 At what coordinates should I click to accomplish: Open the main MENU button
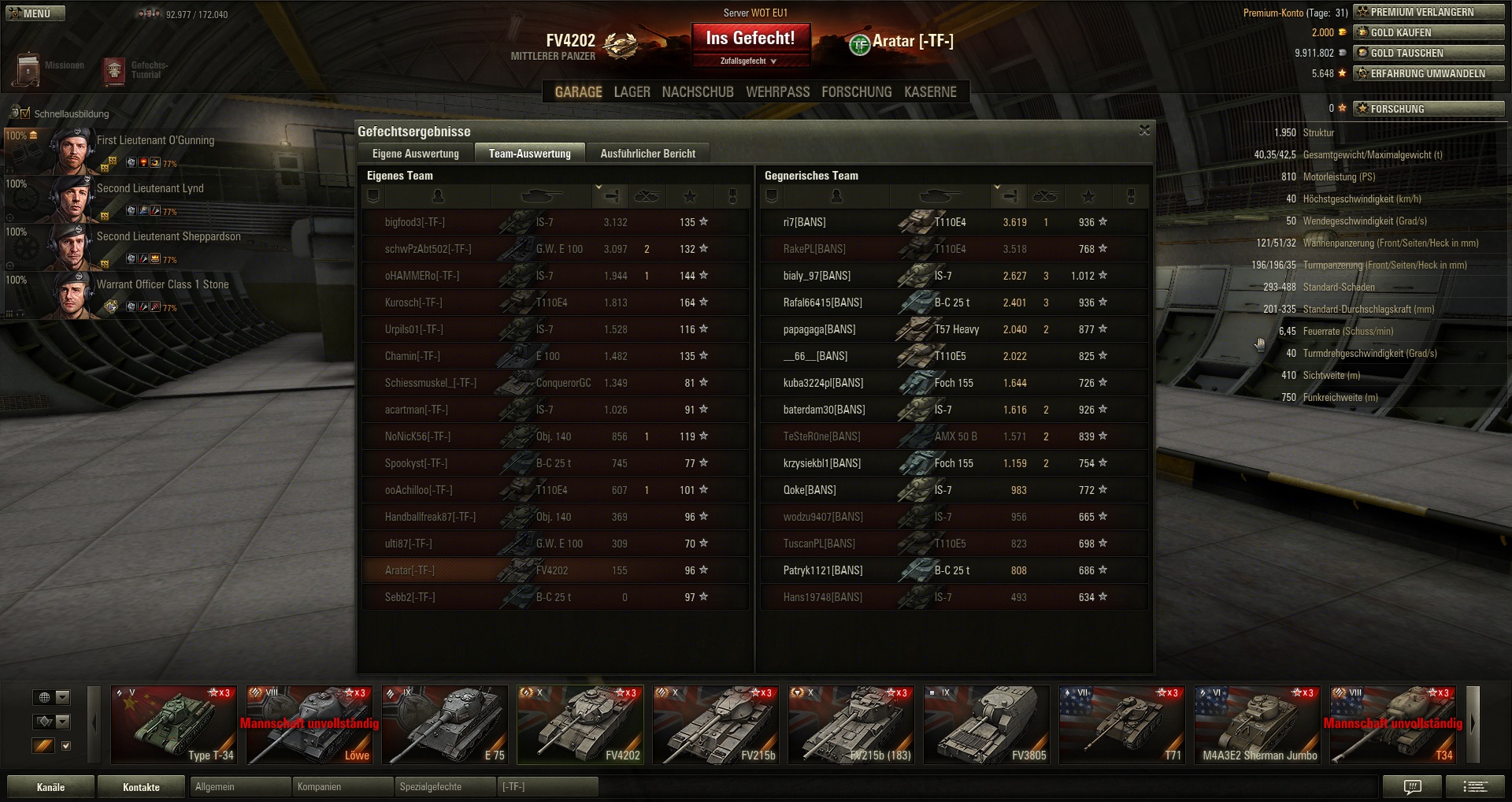pos(35,13)
